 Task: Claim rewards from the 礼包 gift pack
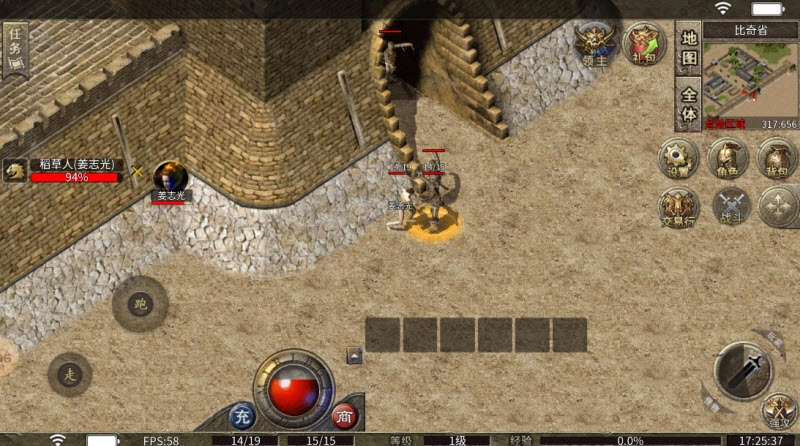pyautogui.click(x=644, y=44)
